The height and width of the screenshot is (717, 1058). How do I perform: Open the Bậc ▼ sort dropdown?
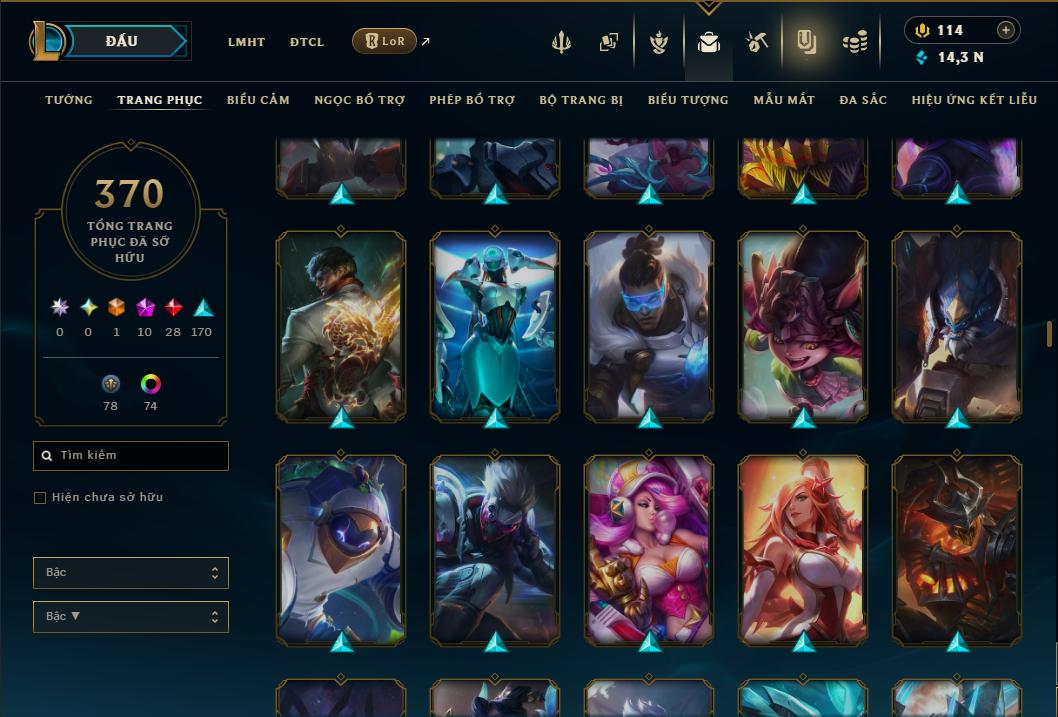pyautogui.click(x=131, y=617)
